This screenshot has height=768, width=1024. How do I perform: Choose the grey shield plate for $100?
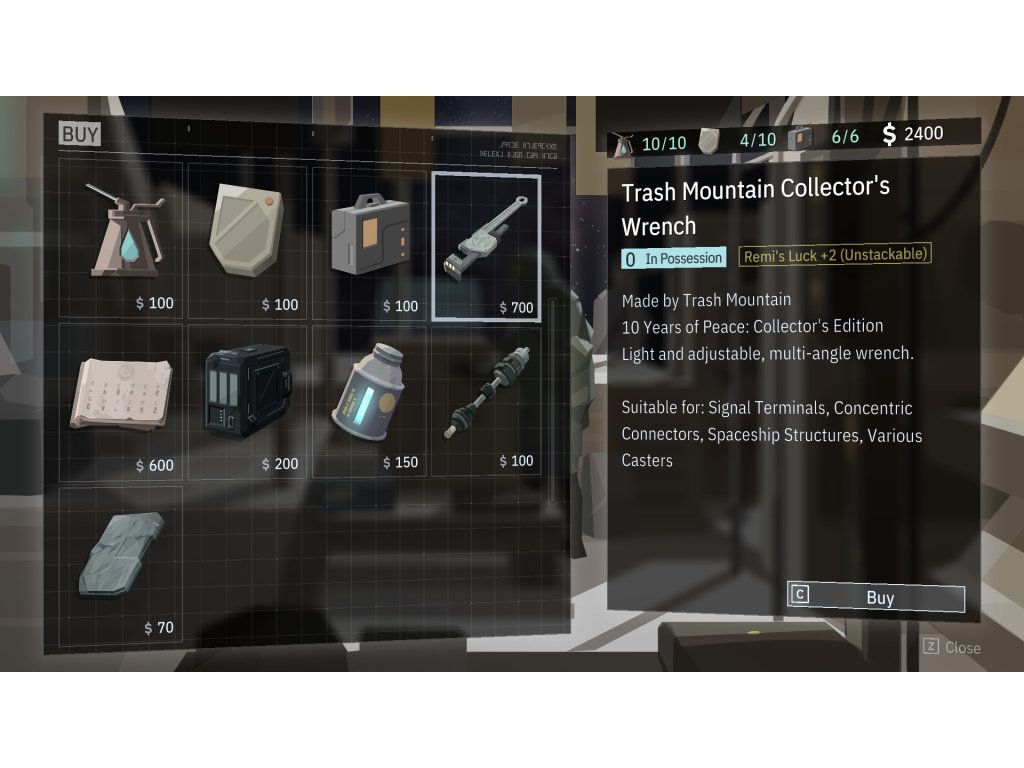(247, 239)
